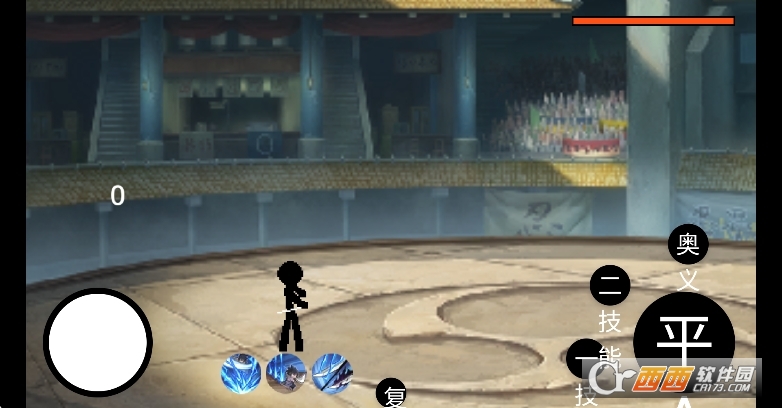Touch the white virtual joystick circle
Viewport: 782px width, 408px height.
pyautogui.click(x=98, y=342)
